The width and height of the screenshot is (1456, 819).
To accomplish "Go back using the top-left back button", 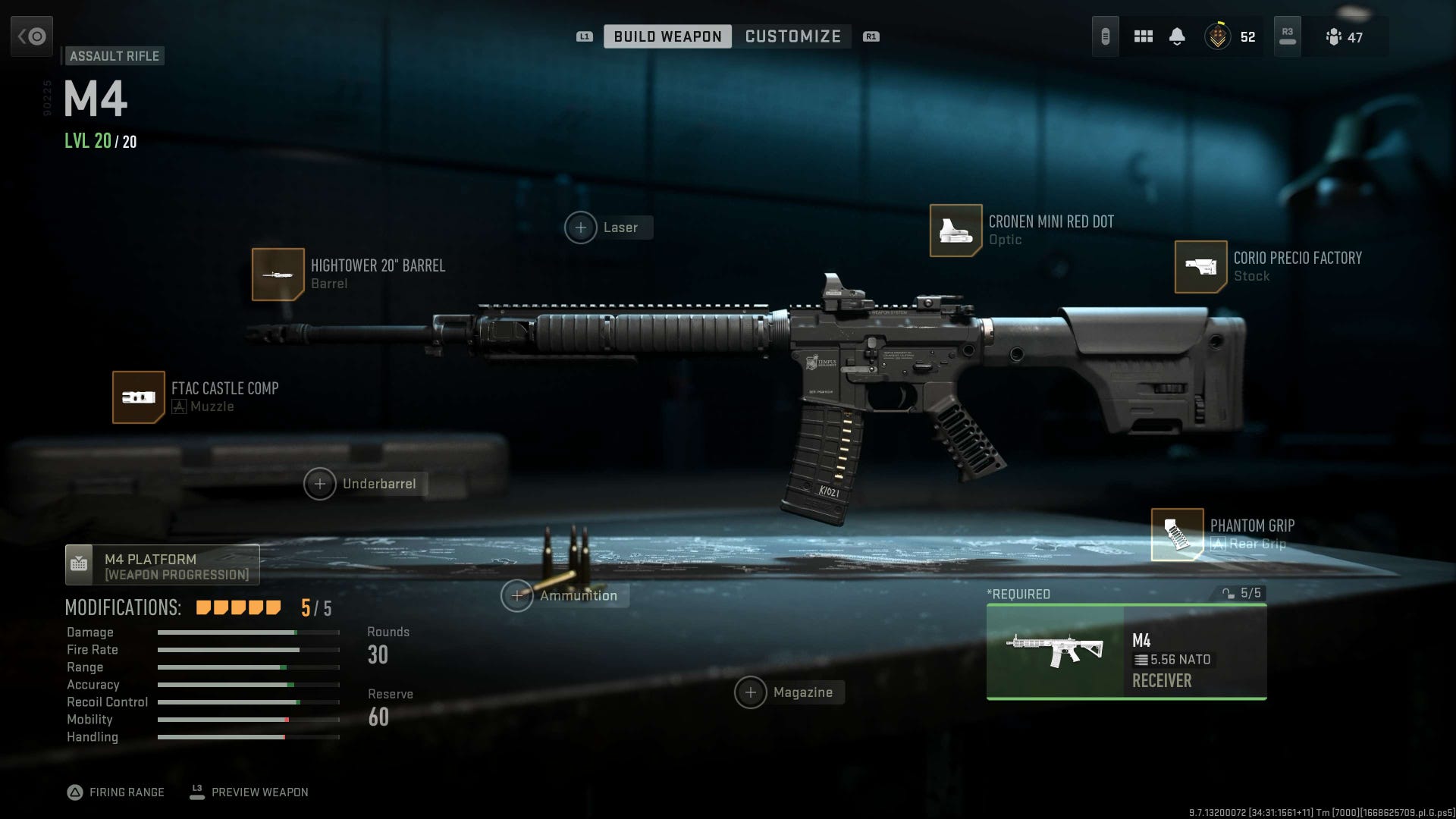I will [32, 36].
